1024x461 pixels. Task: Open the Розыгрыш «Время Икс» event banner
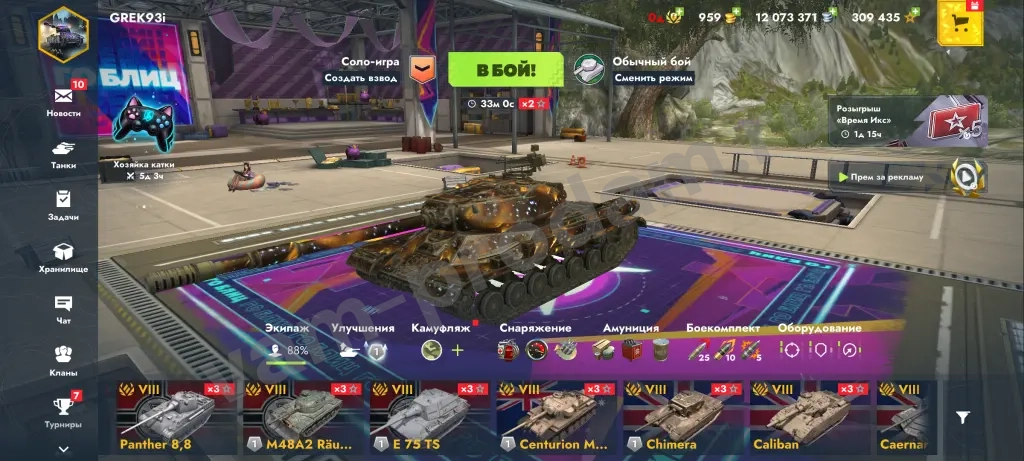[x=906, y=121]
